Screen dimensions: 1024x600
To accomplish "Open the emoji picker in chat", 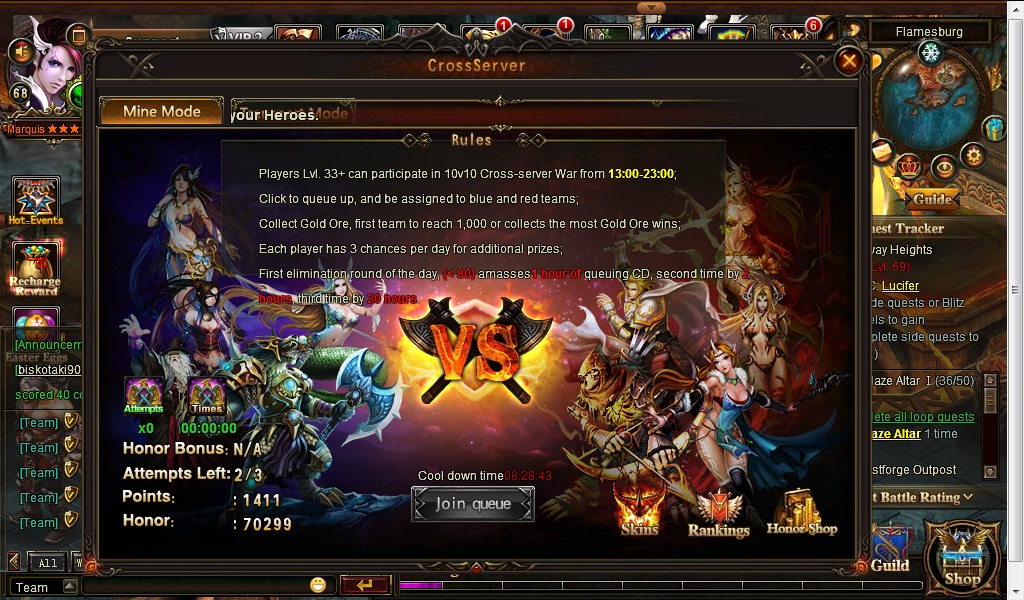I will click(318, 586).
